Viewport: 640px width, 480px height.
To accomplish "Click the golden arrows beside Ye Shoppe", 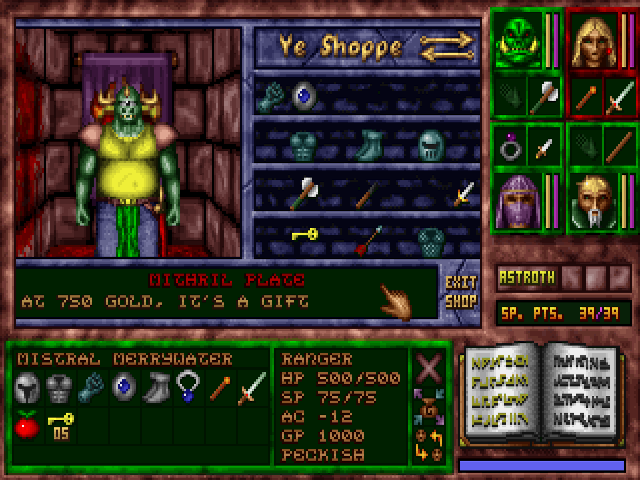I will [x=448, y=46].
